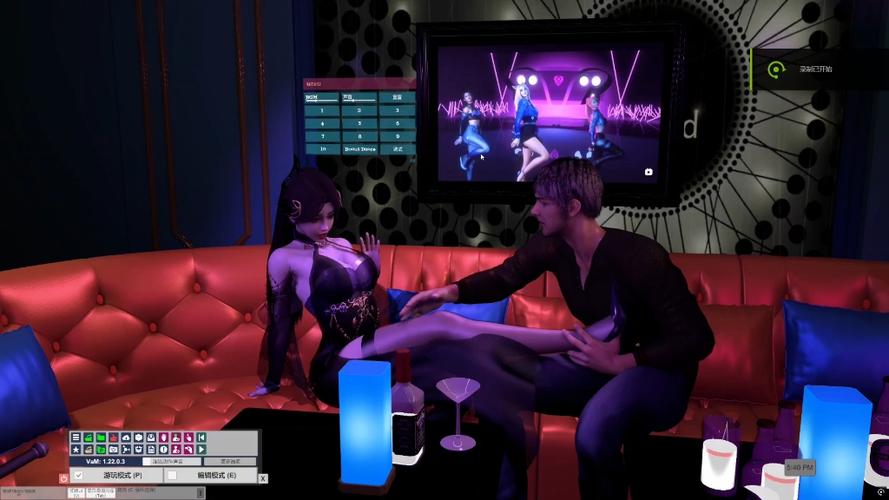Screen dimensions: 889x500
Task: Start the Double Dance option
Action: (x=359, y=149)
